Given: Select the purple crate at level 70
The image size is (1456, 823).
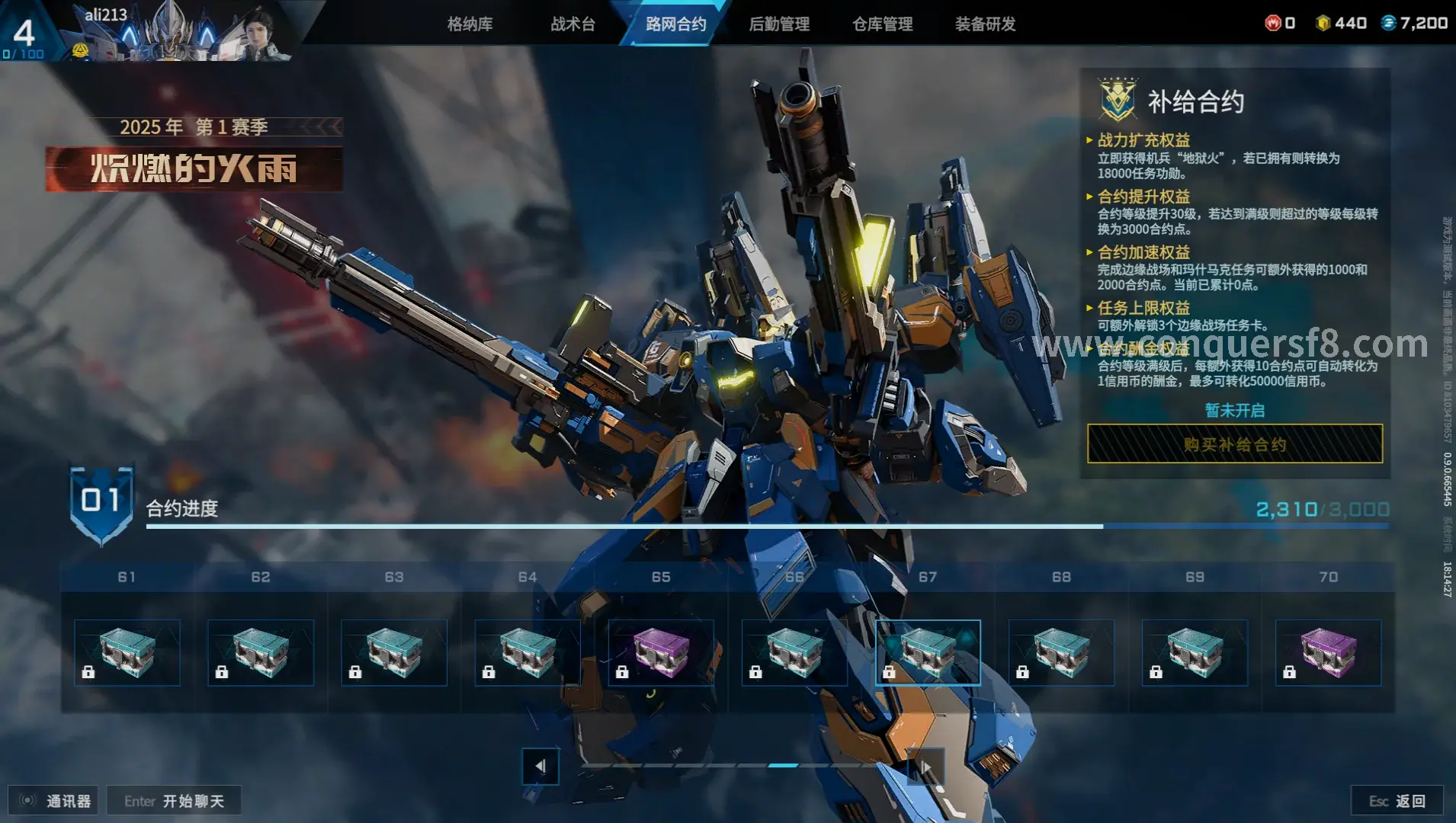Looking at the screenshot, I should (x=1328, y=652).
